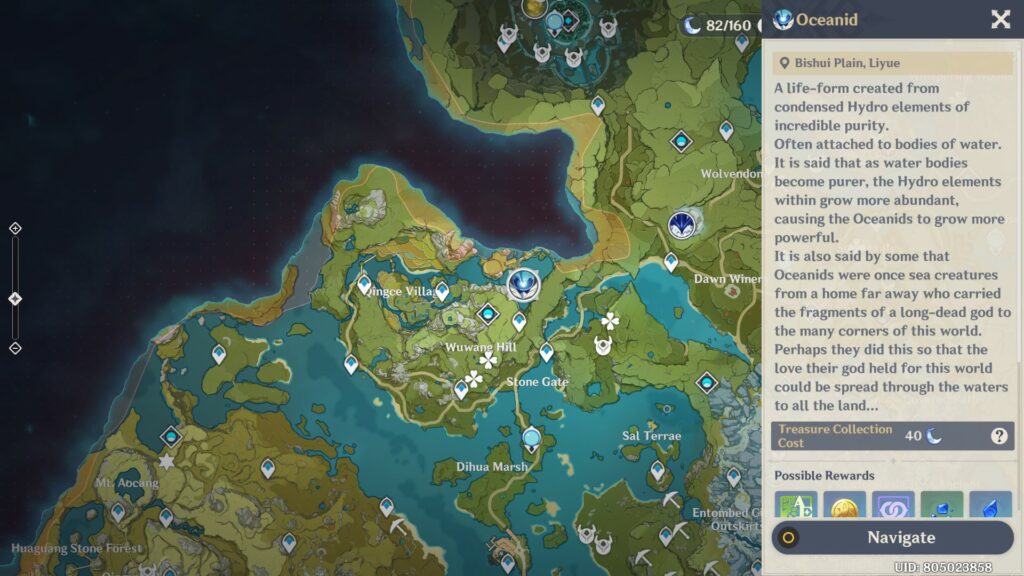Click the Original Resin 82/160 counter
Screen dimensions: 1024x576
pos(717,25)
